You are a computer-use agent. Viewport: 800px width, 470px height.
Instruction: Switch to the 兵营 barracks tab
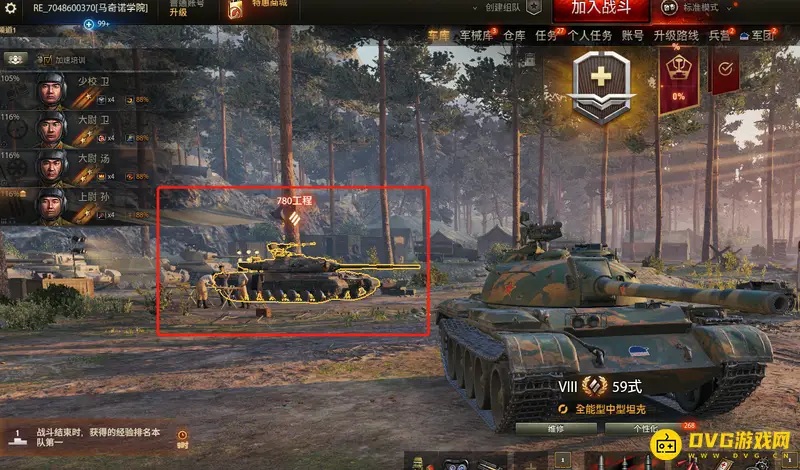pos(720,35)
